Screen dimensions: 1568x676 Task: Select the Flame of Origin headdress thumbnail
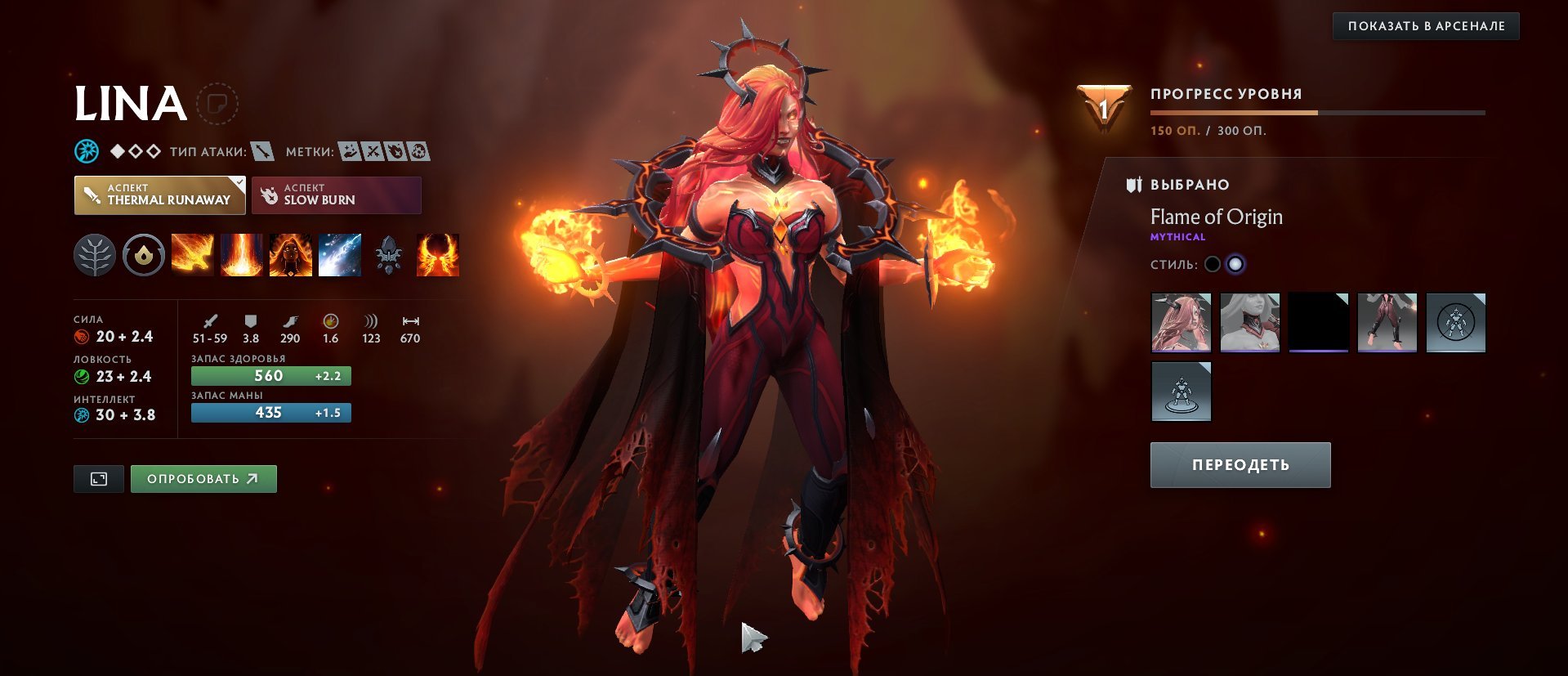click(x=1182, y=322)
